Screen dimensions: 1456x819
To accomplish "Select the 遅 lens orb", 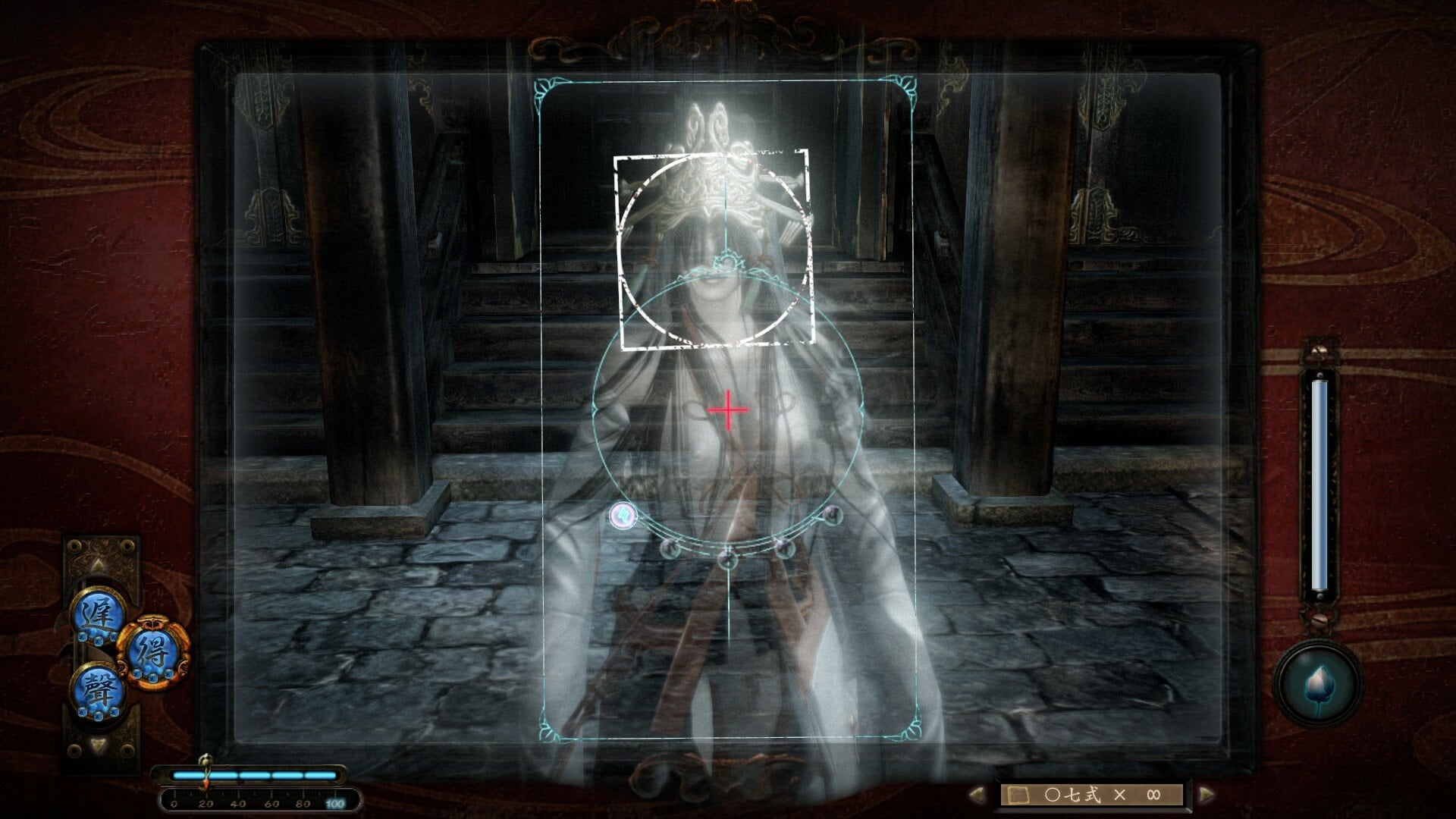I will 98,613.
